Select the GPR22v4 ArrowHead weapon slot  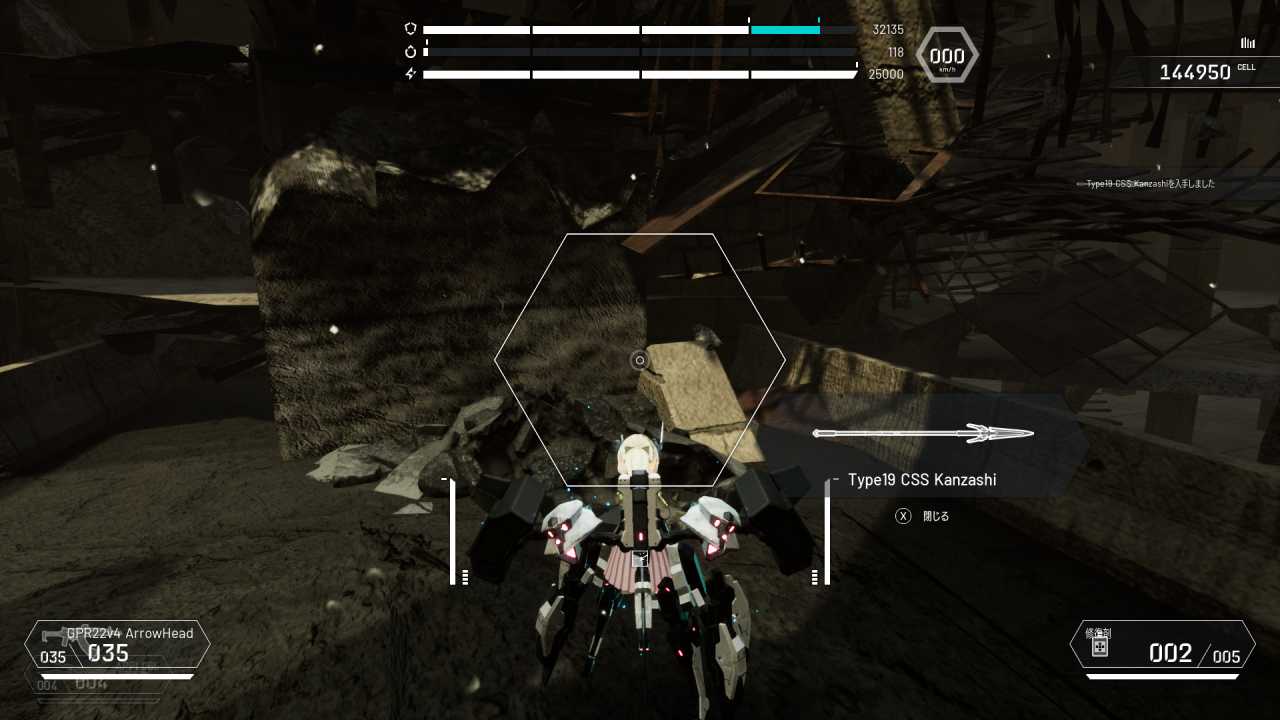118,645
